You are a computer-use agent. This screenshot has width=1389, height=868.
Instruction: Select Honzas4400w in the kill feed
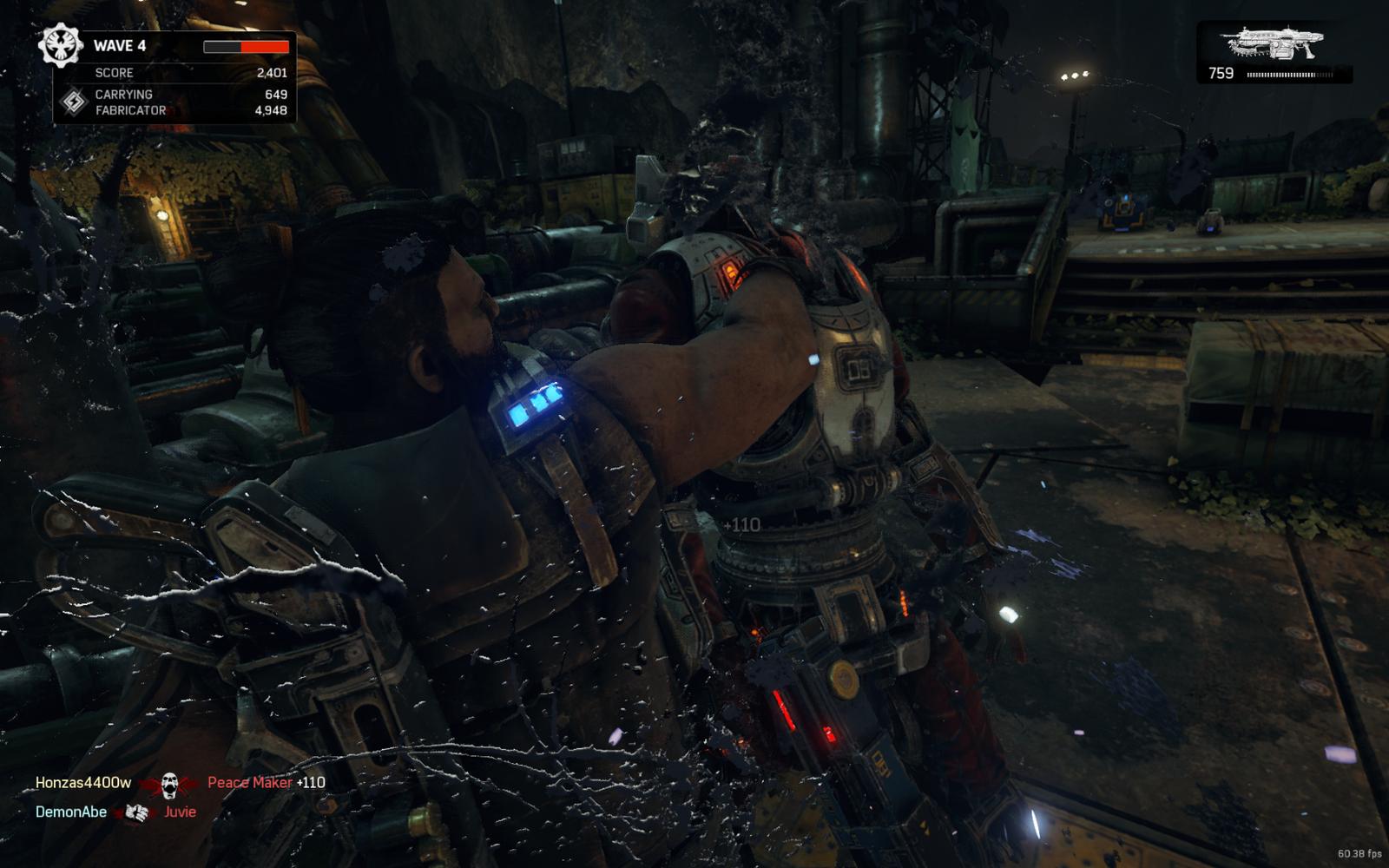pos(83,783)
